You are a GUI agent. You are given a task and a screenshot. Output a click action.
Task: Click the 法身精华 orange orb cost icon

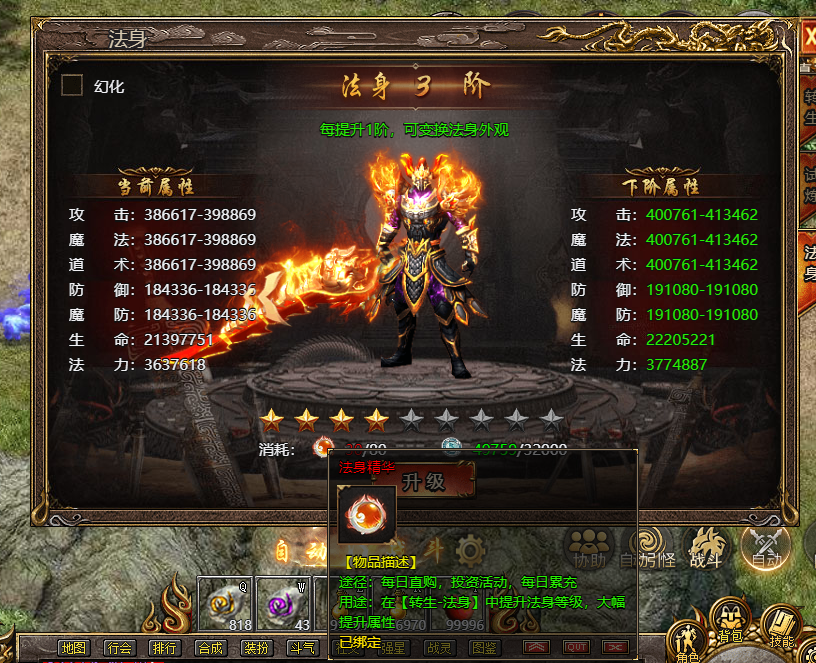click(324, 449)
